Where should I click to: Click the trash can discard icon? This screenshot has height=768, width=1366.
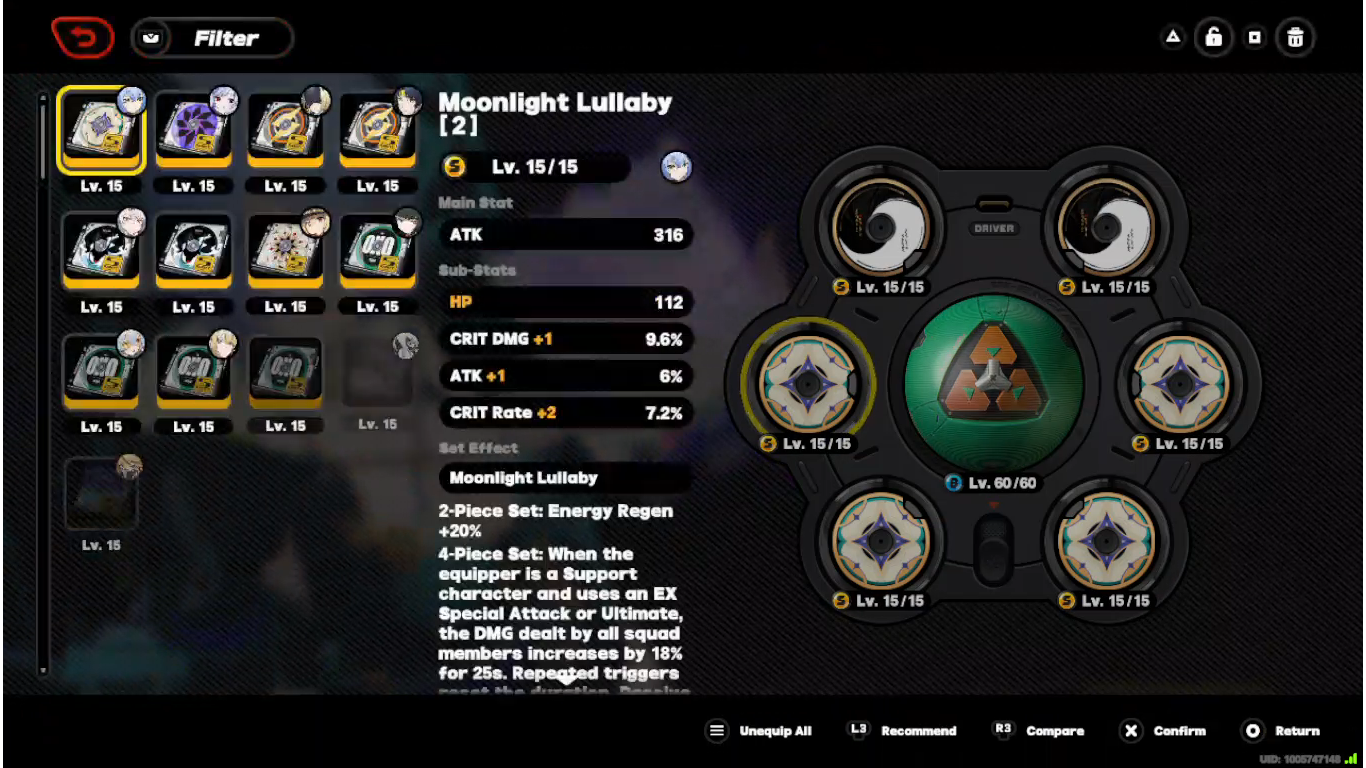tap(1295, 38)
